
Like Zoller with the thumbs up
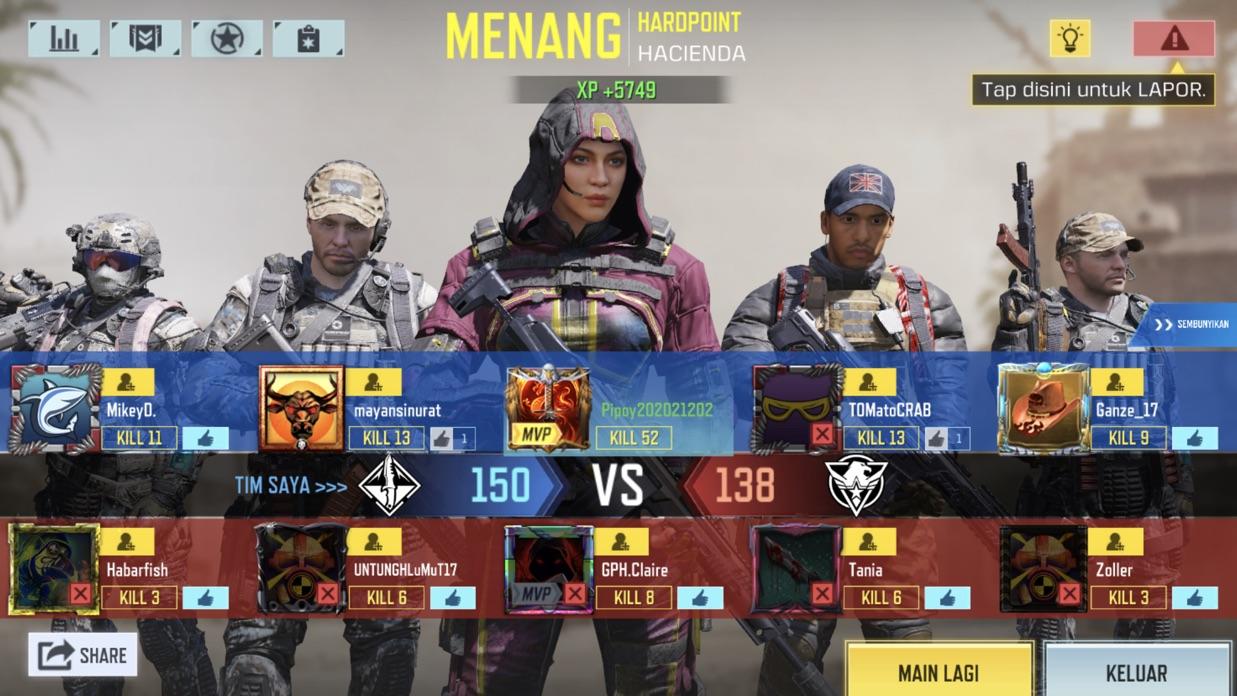click(x=1194, y=598)
